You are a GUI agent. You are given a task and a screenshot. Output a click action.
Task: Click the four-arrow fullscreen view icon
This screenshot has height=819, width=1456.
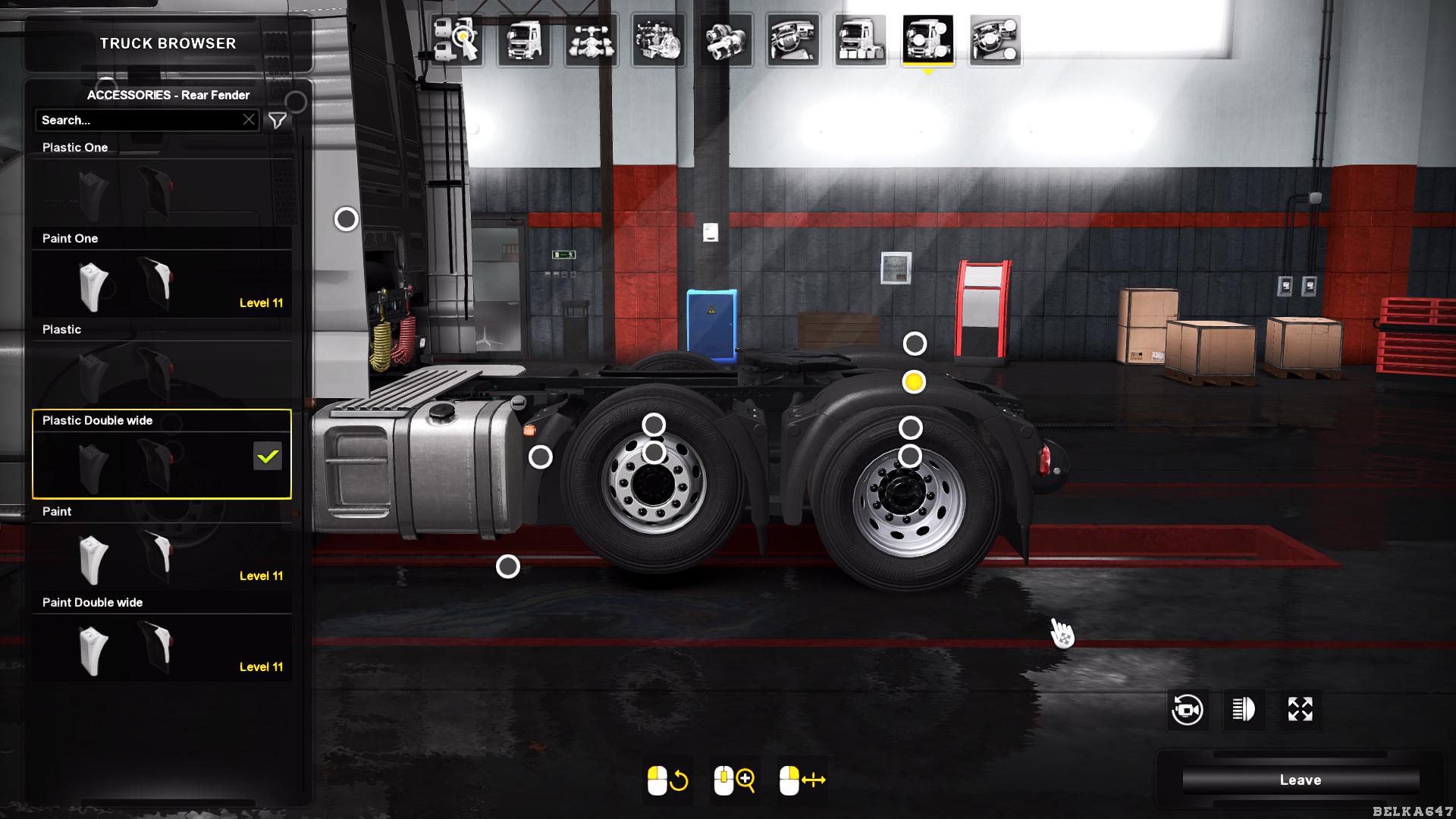point(1300,710)
